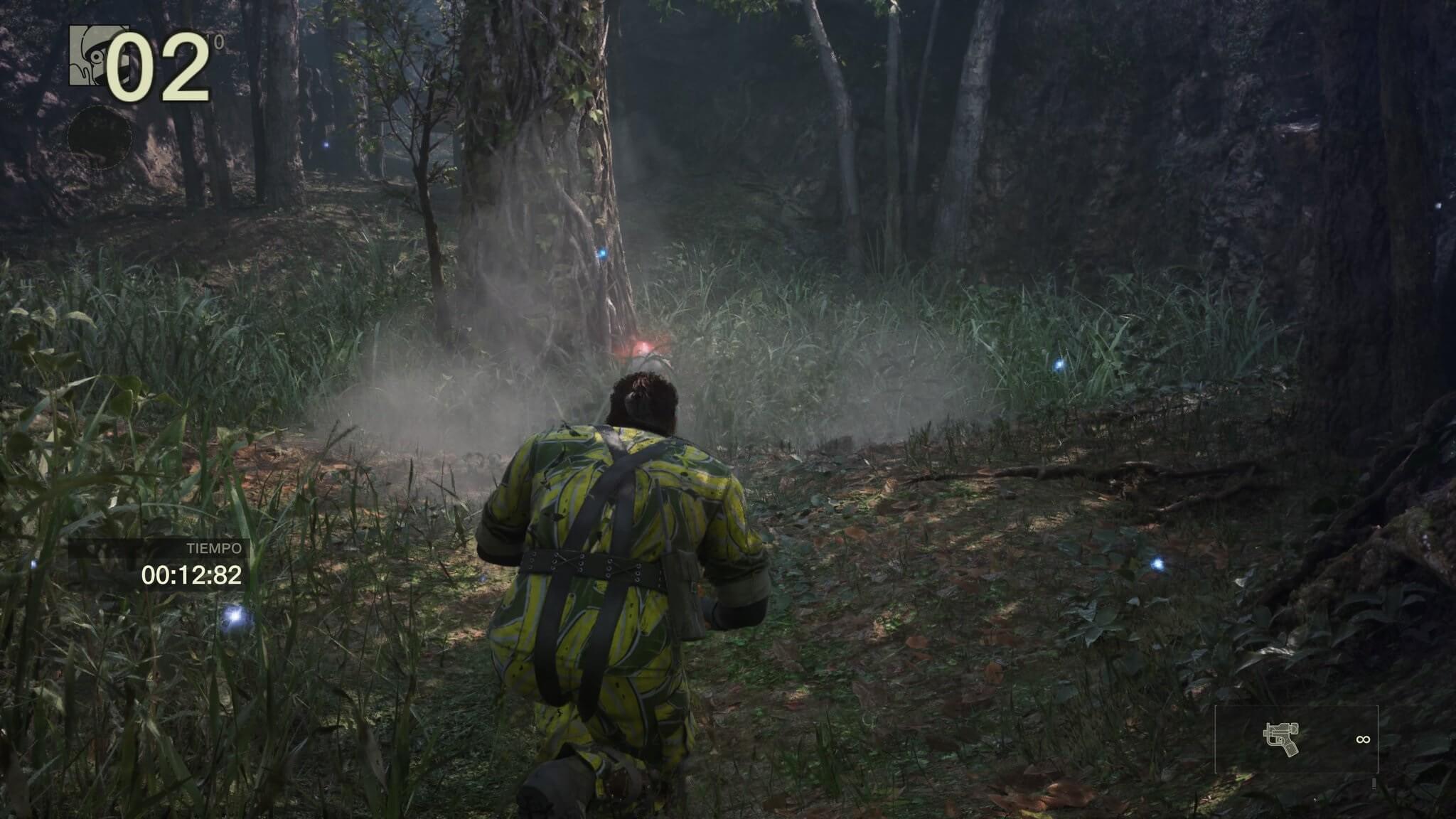Click the dark circular radar

point(100,137)
